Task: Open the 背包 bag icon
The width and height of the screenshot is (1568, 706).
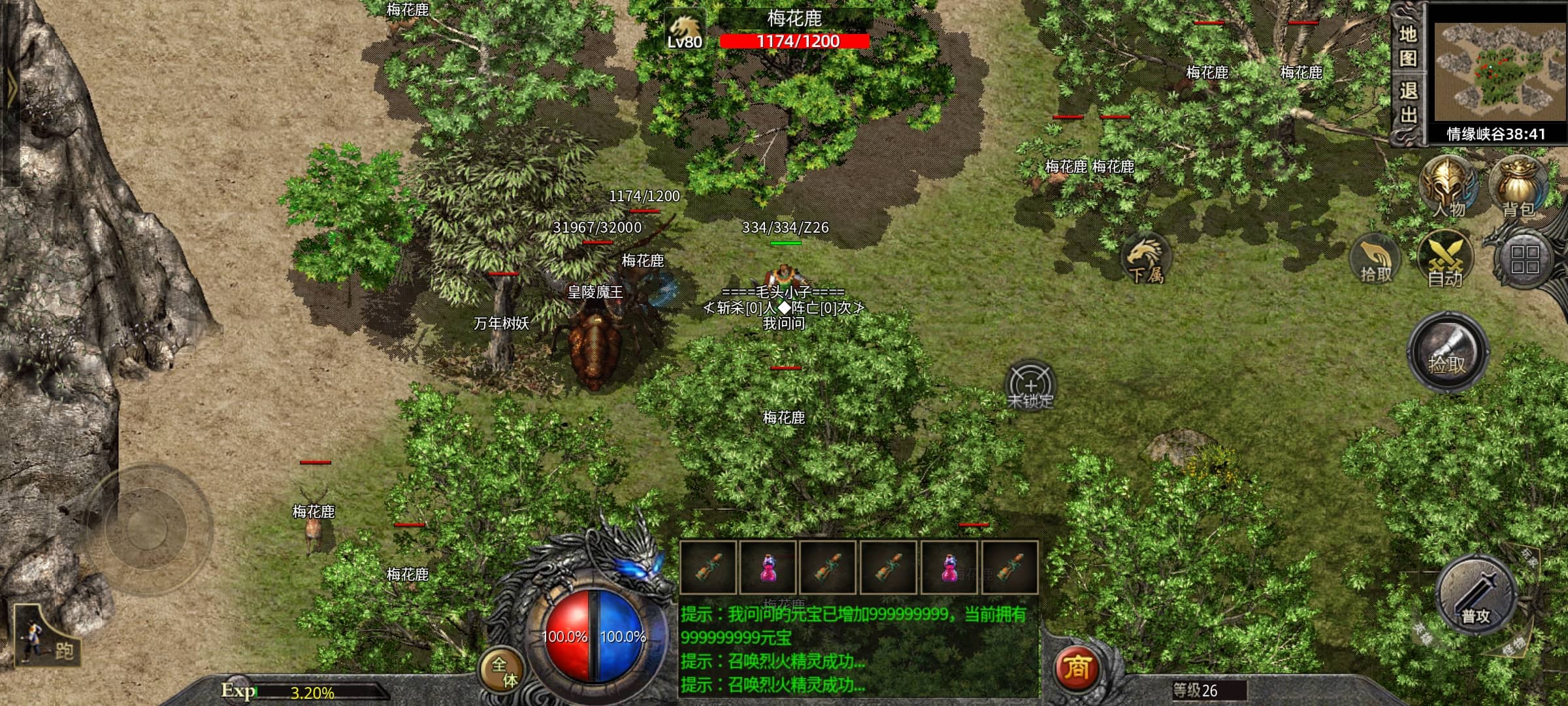Action: 1518,188
